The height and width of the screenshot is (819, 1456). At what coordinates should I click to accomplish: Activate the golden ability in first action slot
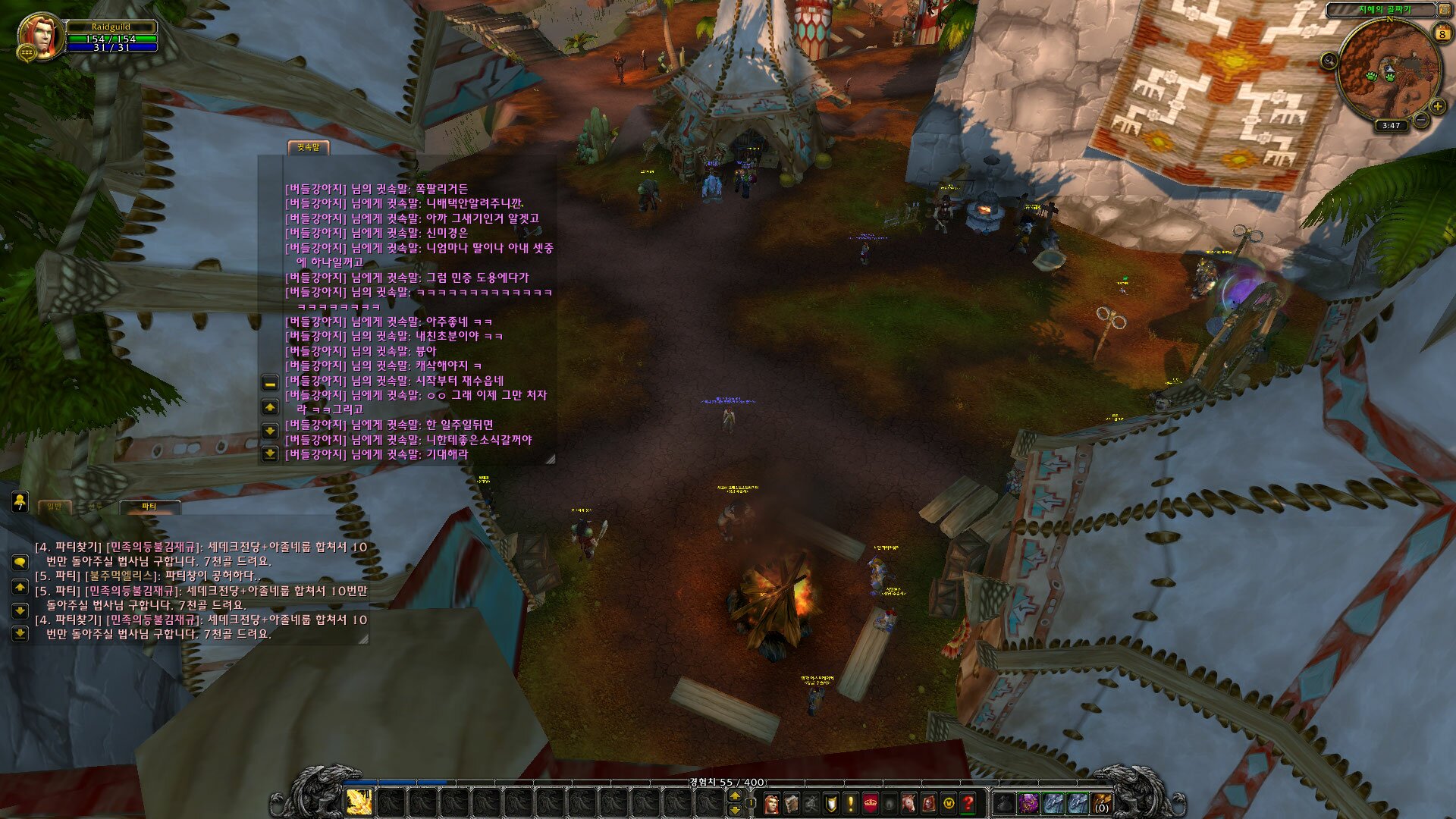pyautogui.click(x=359, y=802)
